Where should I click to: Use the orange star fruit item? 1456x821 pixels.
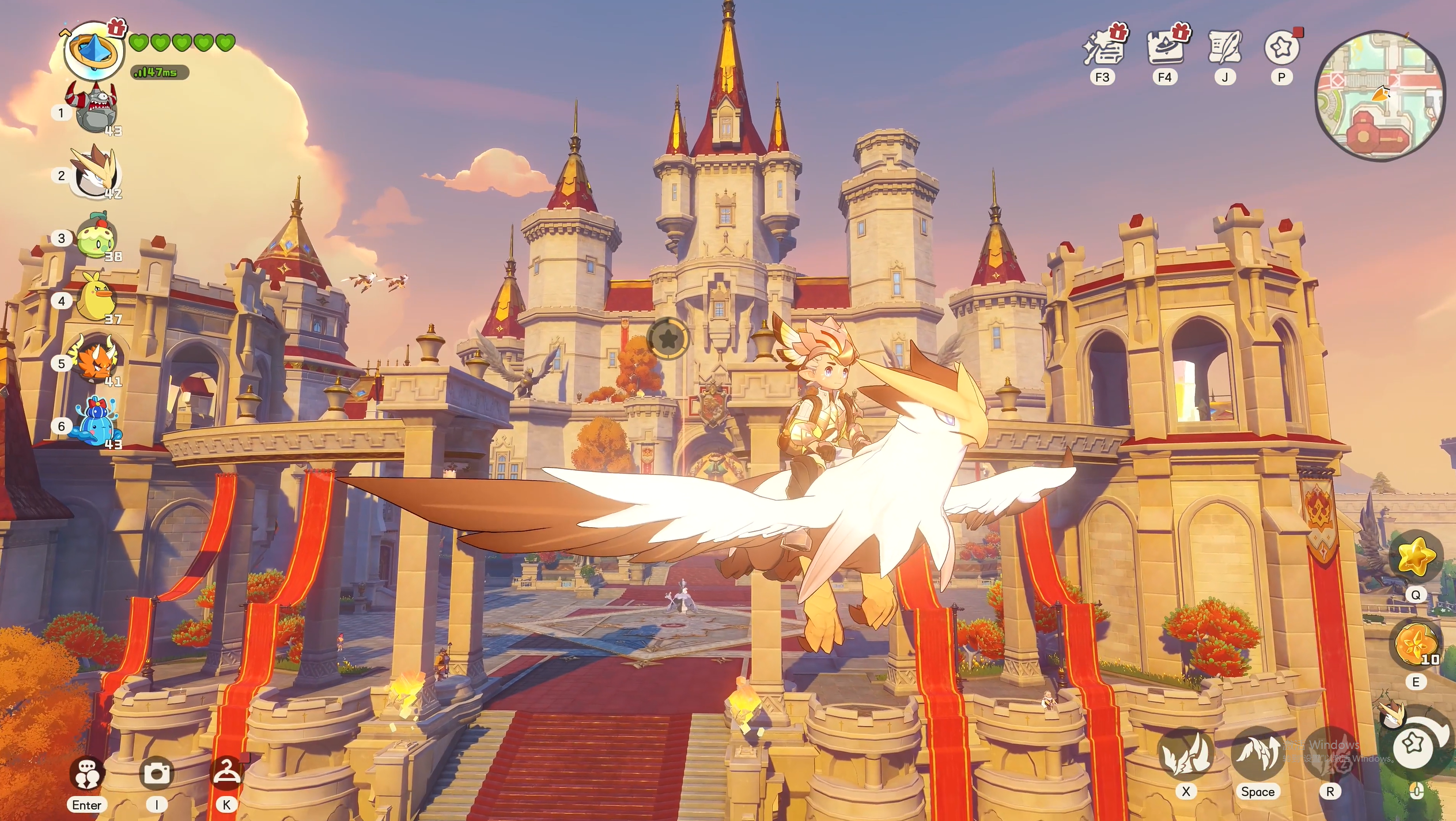coord(1415,643)
